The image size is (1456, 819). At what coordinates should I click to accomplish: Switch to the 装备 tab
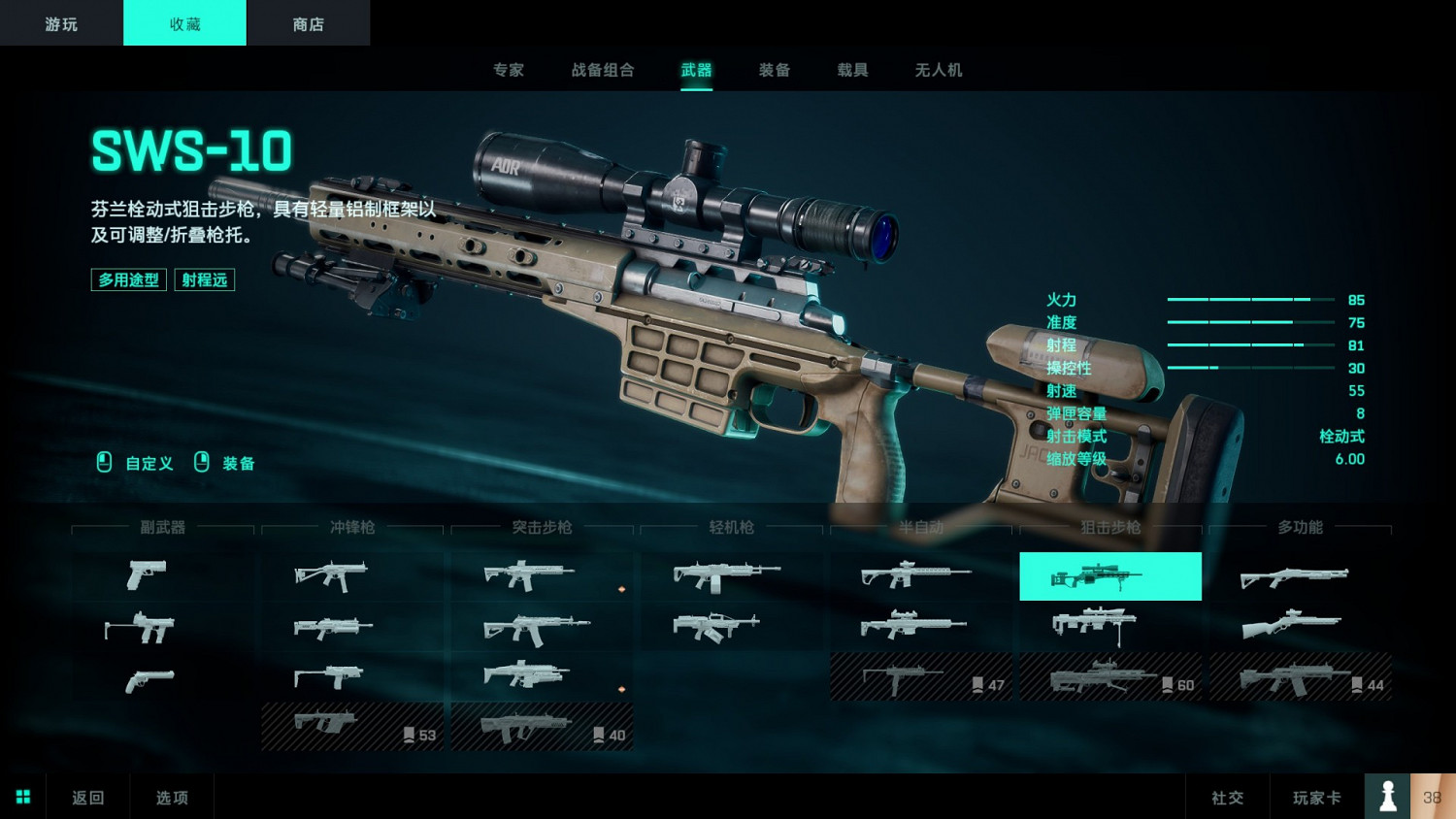[x=775, y=70]
